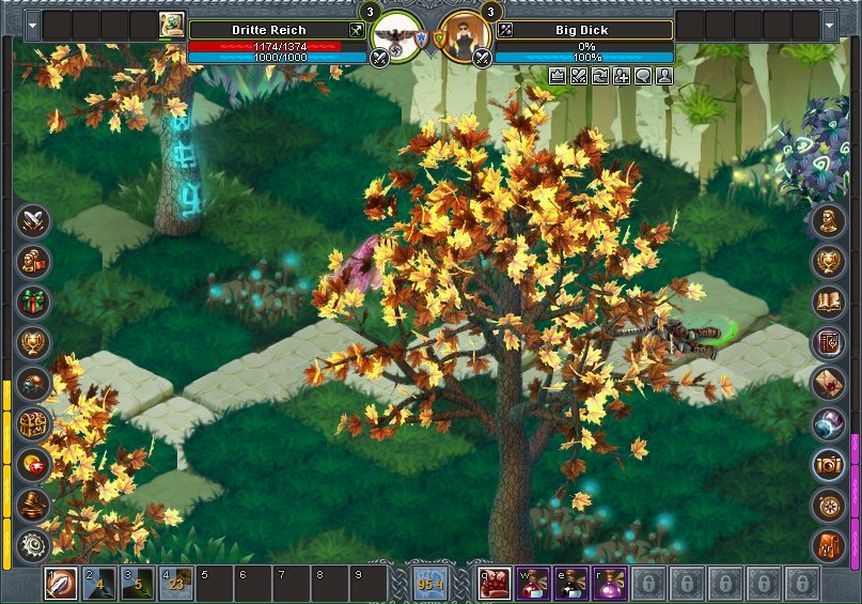Open the settings gear icon
The width and height of the screenshot is (862, 604).
click(x=34, y=544)
